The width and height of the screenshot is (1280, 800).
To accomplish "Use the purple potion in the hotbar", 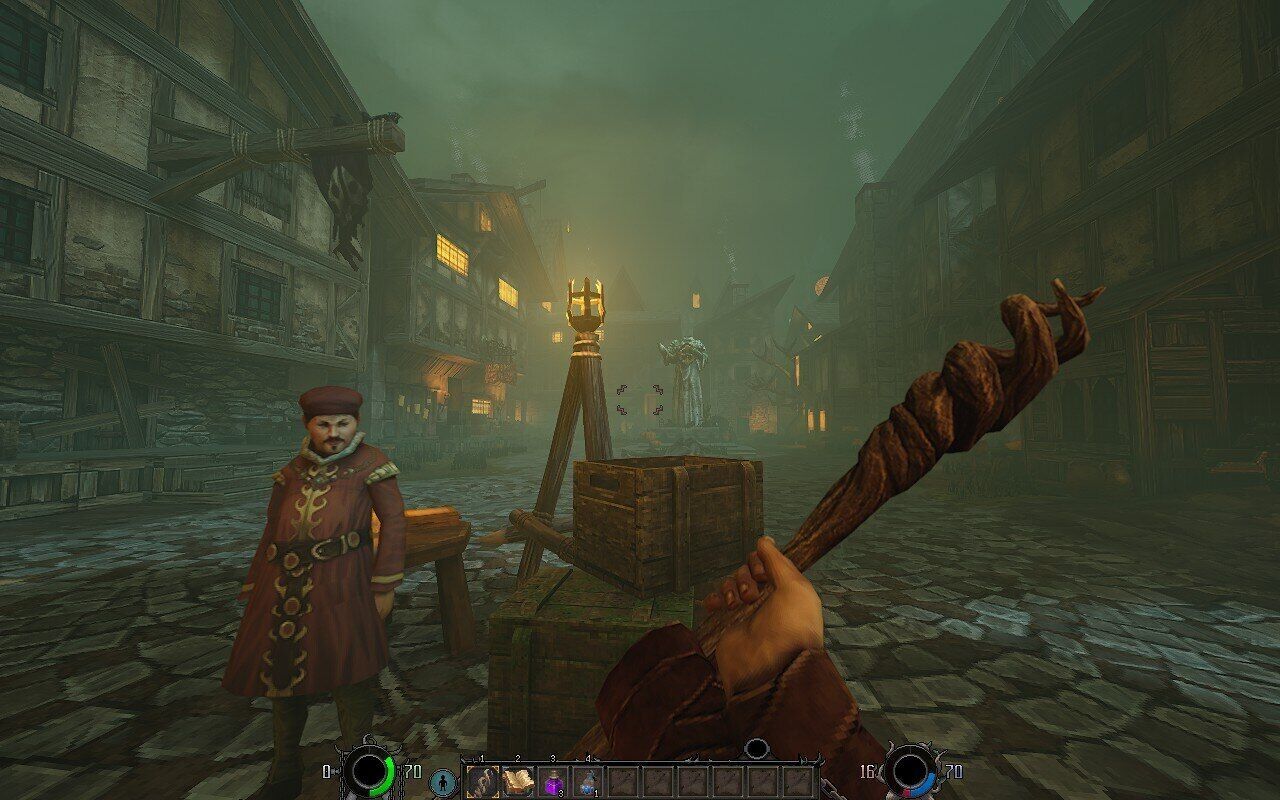I will (x=552, y=781).
